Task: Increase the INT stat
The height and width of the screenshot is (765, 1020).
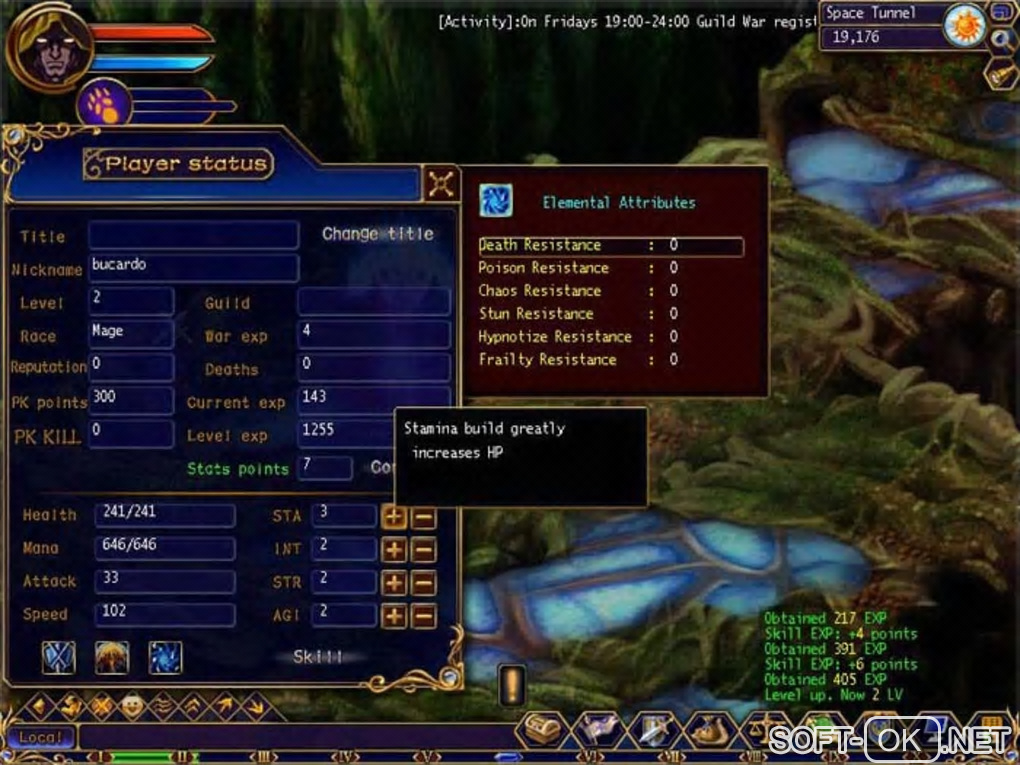Action: (x=394, y=550)
